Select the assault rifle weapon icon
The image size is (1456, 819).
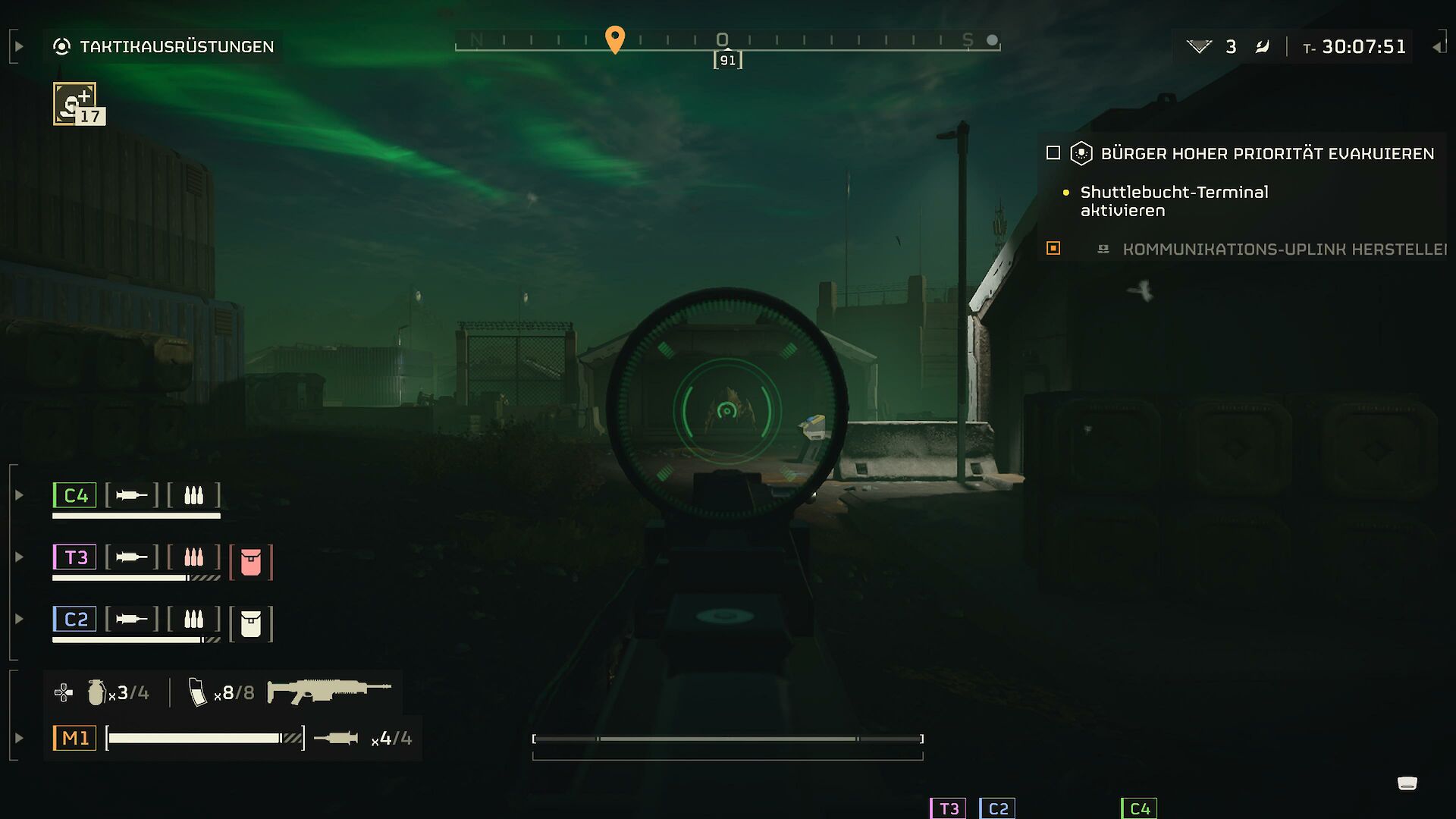click(329, 690)
